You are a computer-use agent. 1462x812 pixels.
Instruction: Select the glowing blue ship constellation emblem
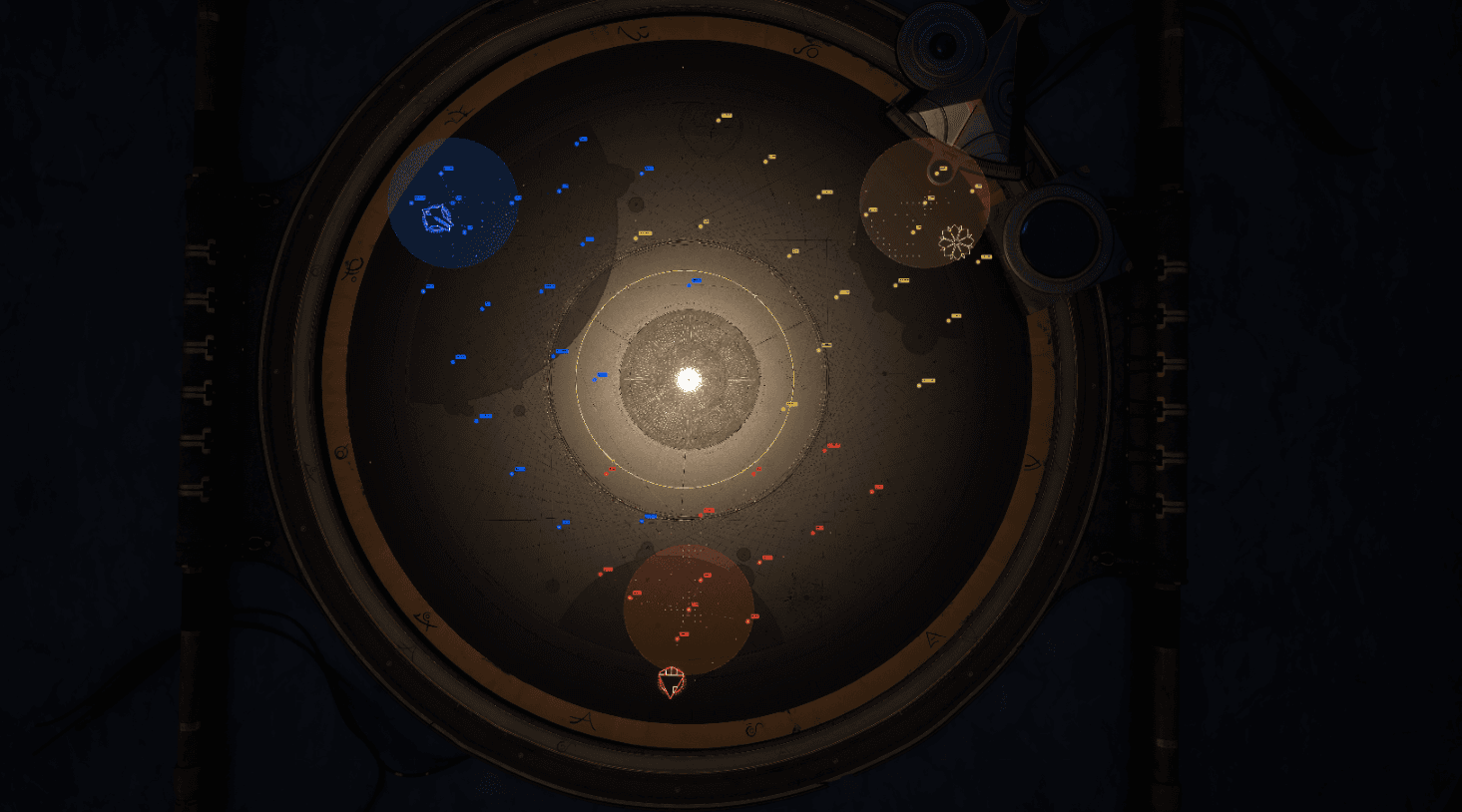pos(439,218)
